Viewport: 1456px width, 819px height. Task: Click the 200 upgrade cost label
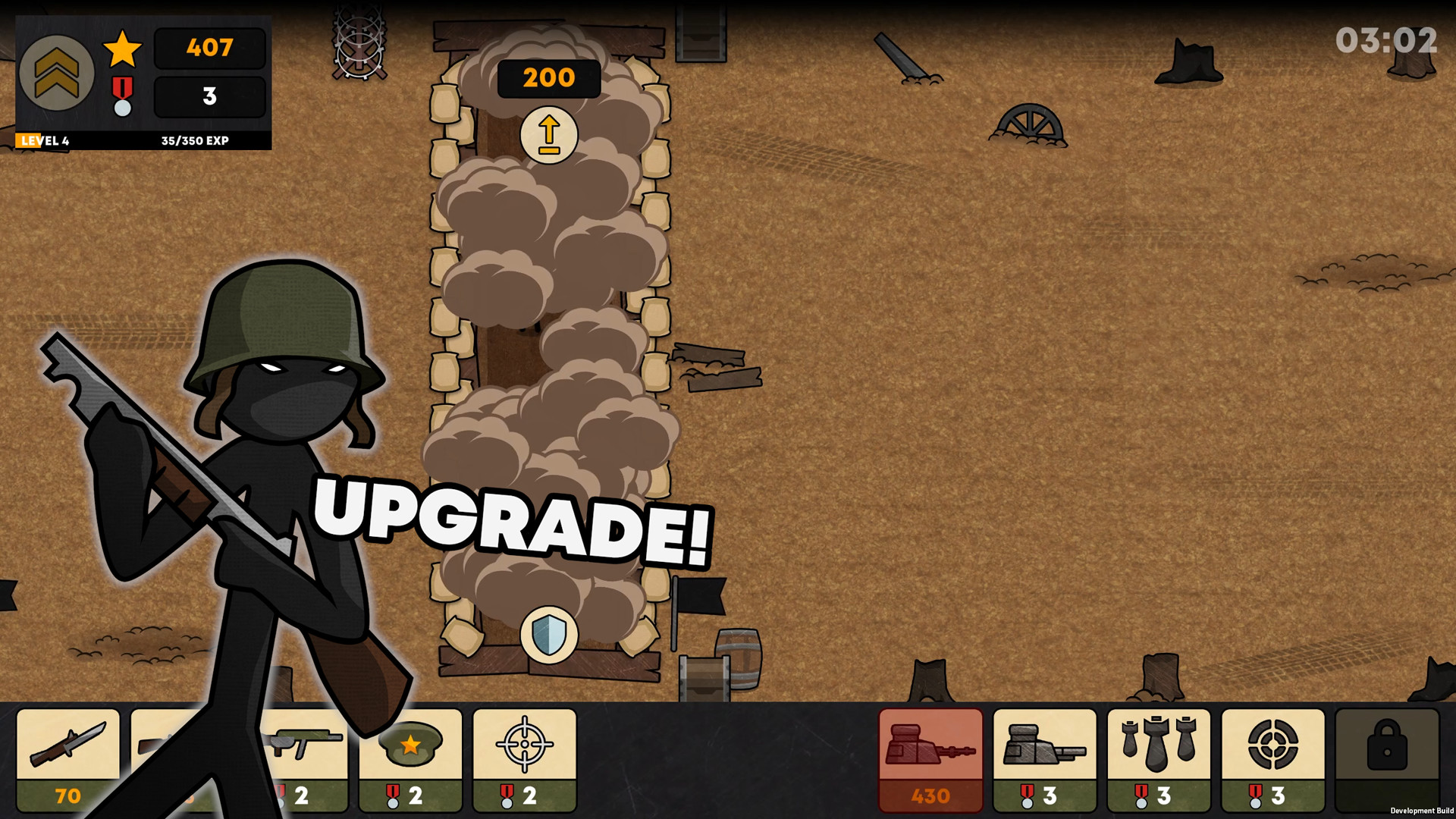pos(548,77)
